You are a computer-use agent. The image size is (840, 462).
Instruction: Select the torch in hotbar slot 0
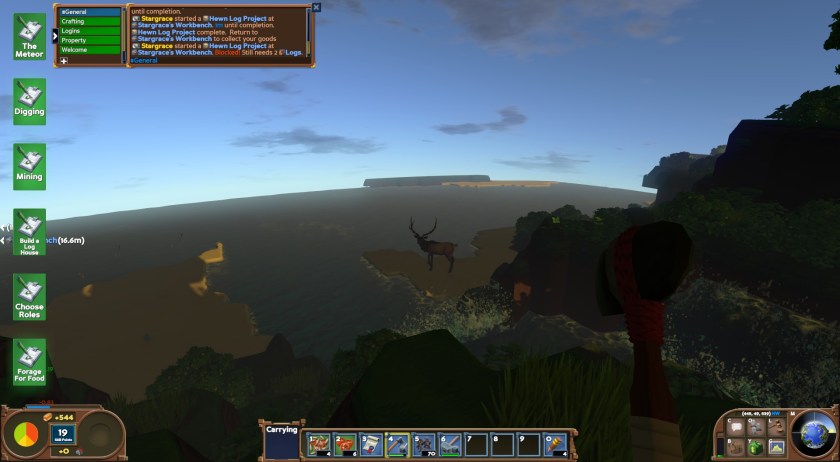point(553,442)
